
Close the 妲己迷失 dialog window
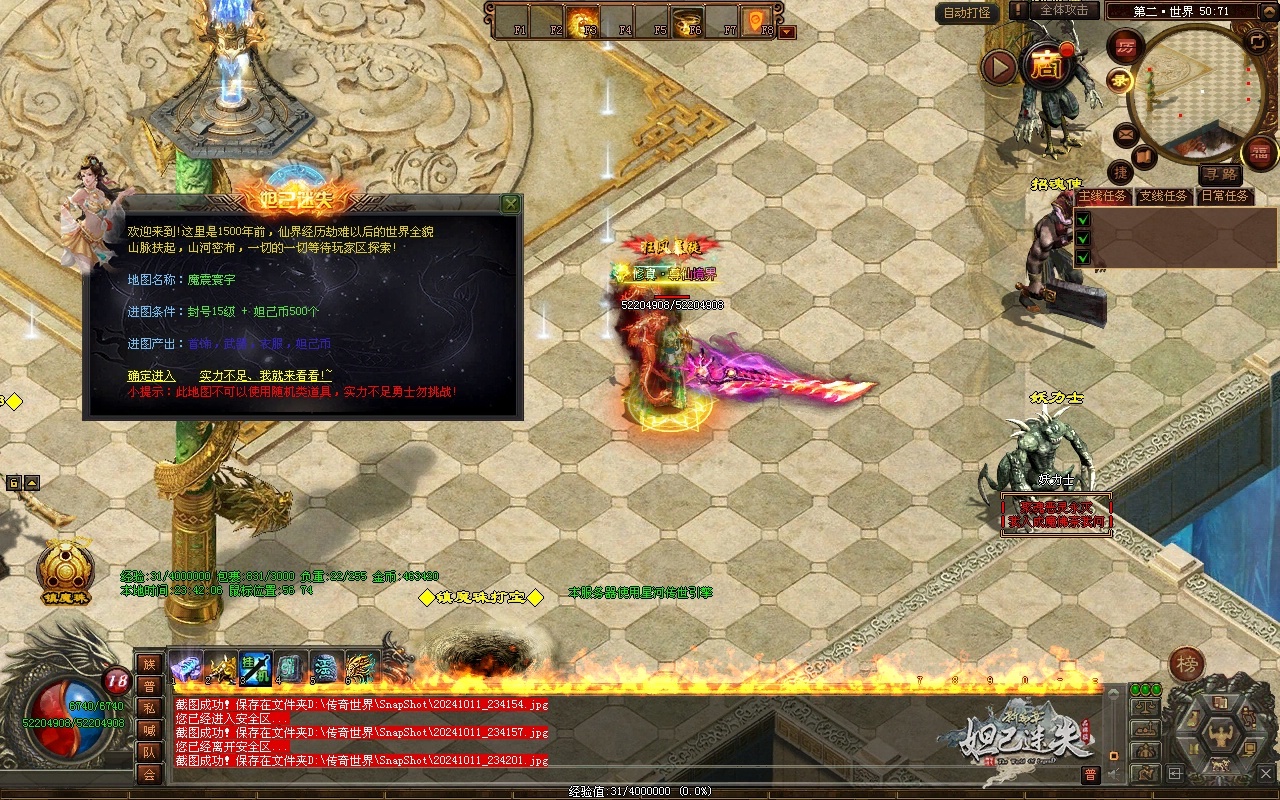(x=511, y=204)
